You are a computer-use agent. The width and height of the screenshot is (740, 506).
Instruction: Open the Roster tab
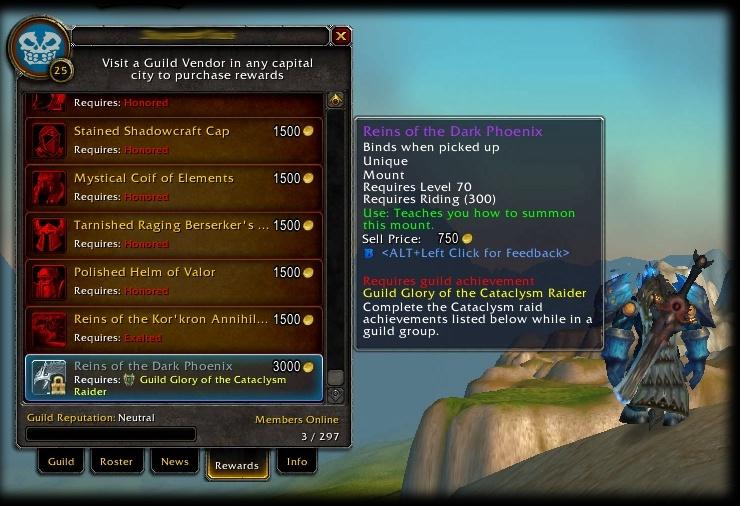coord(116,462)
